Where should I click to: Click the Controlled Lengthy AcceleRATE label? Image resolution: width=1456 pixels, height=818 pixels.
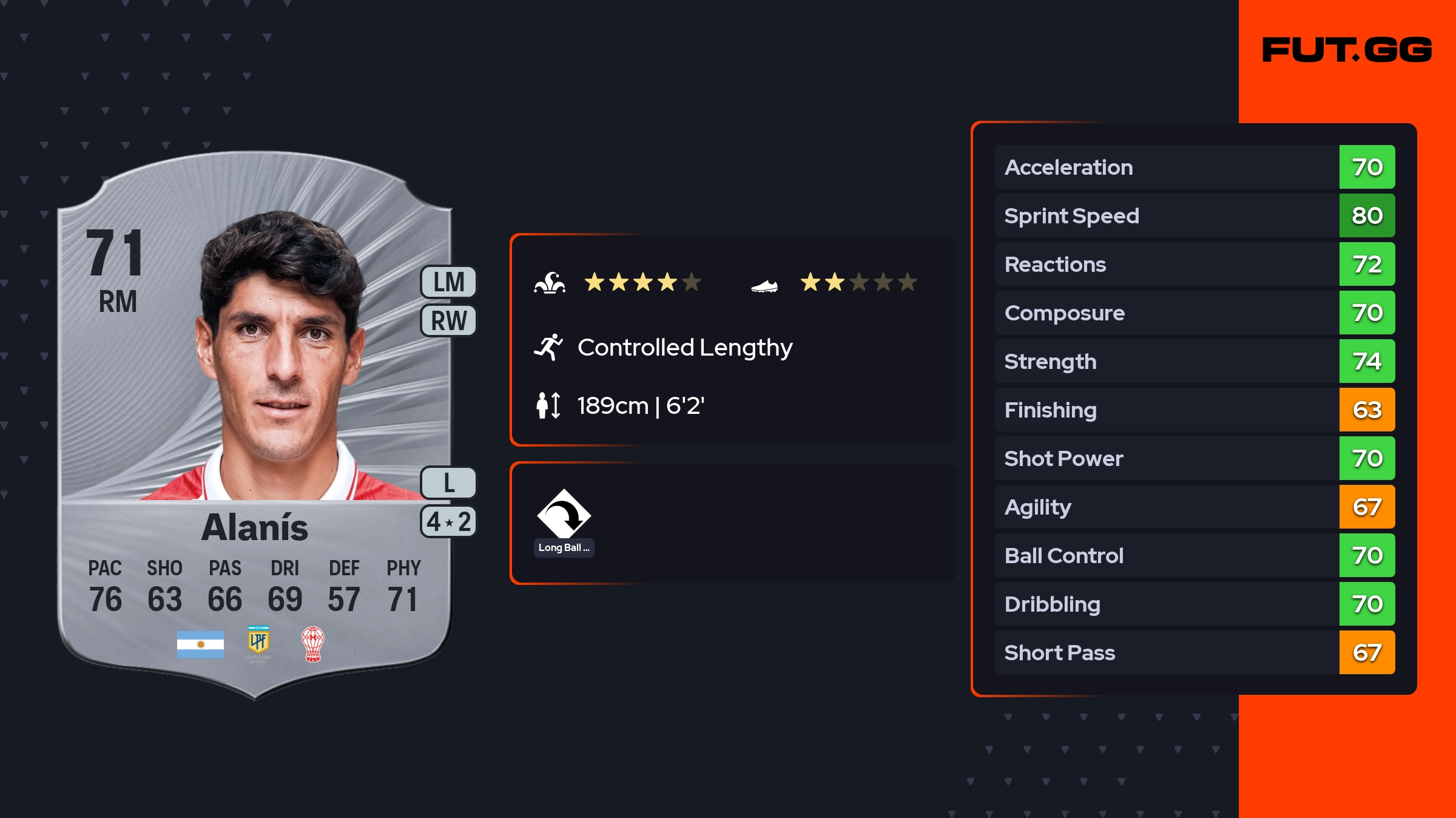(684, 348)
